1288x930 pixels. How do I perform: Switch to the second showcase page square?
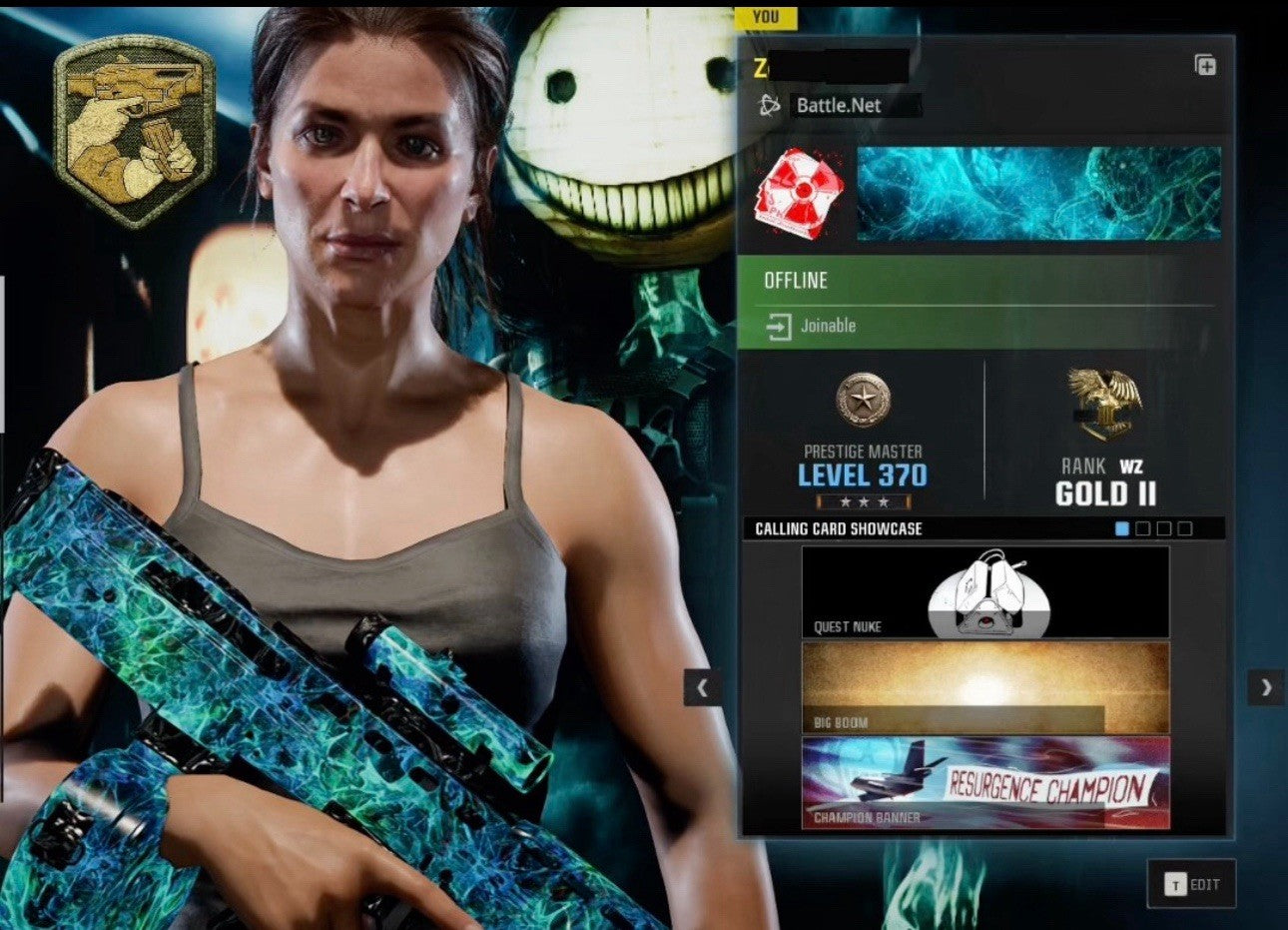(1144, 530)
